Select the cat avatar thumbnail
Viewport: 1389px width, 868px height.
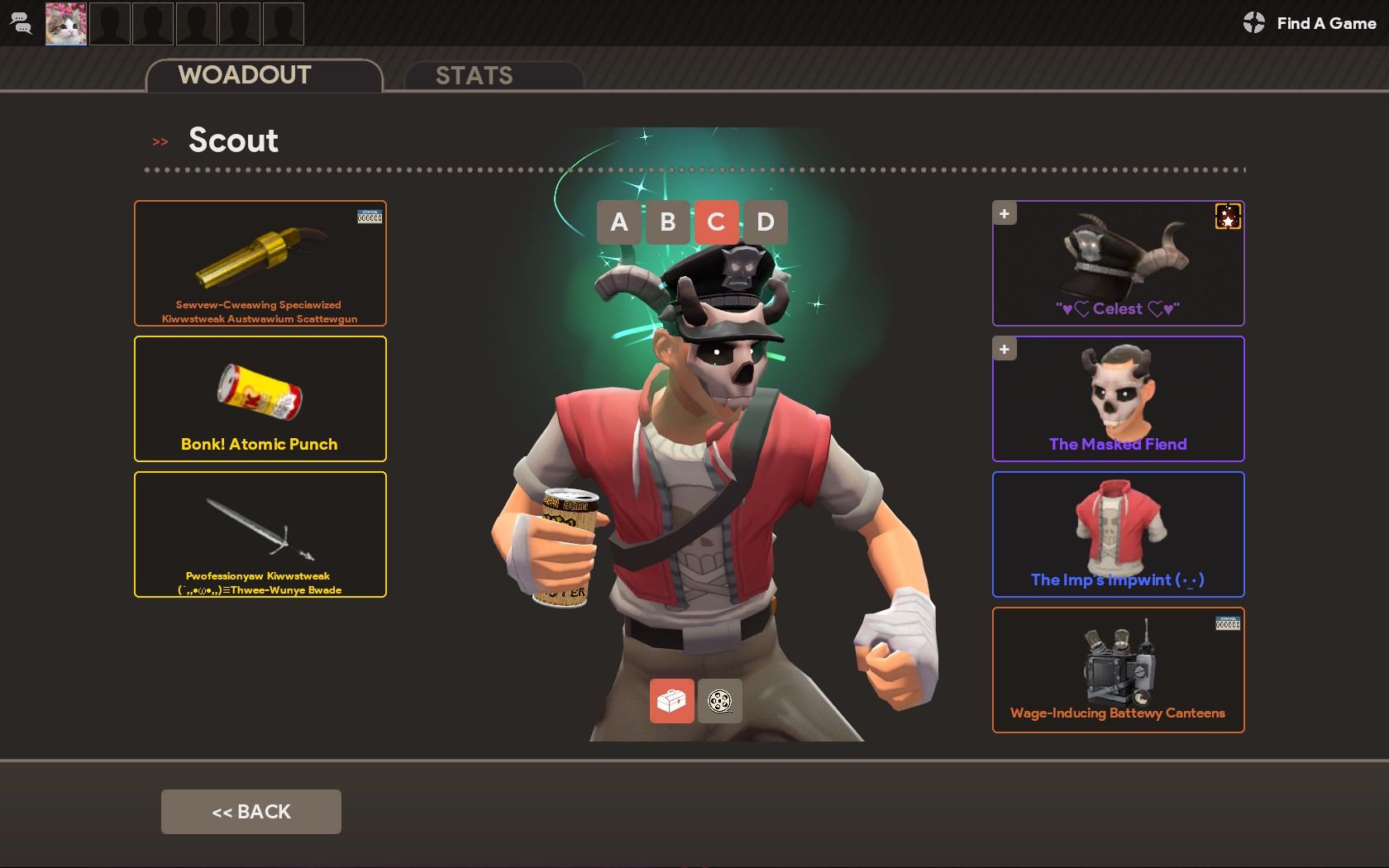pos(65,23)
